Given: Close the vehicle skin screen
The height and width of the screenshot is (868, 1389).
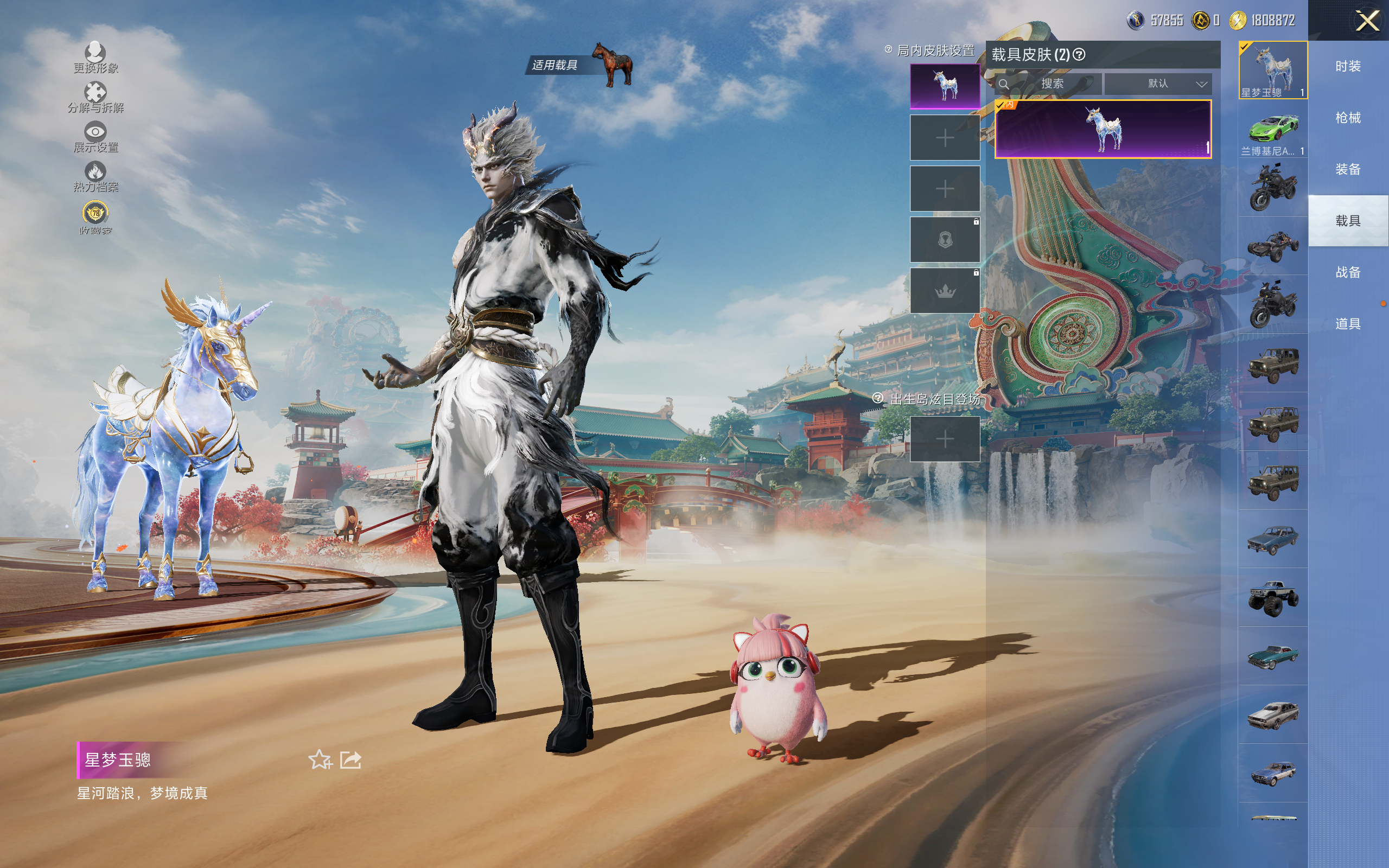Looking at the screenshot, I should click(1367, 21).
